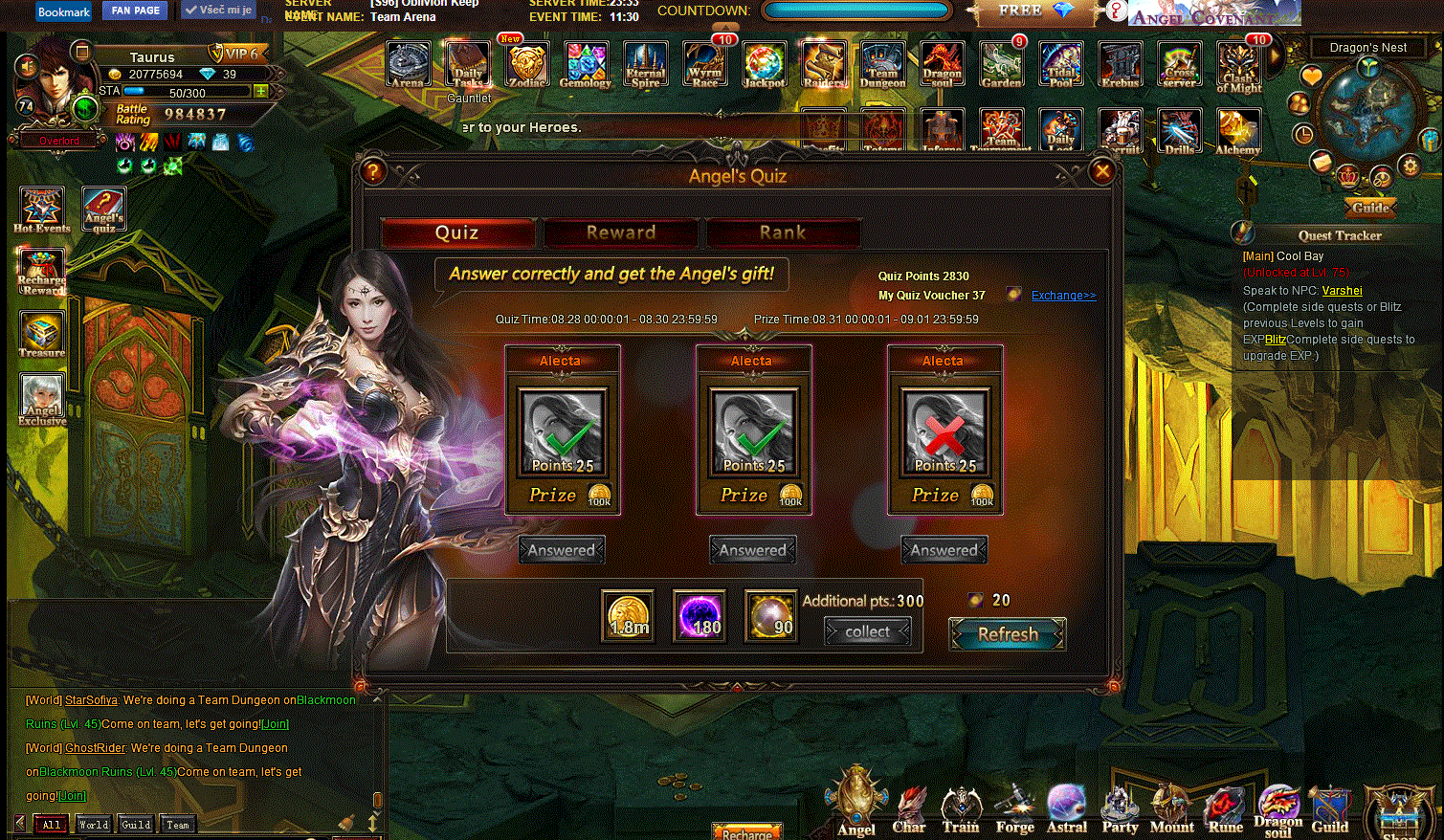Open the Gemology menu
This screenshot has height=840, width=1444.
[x=586, y=65]
